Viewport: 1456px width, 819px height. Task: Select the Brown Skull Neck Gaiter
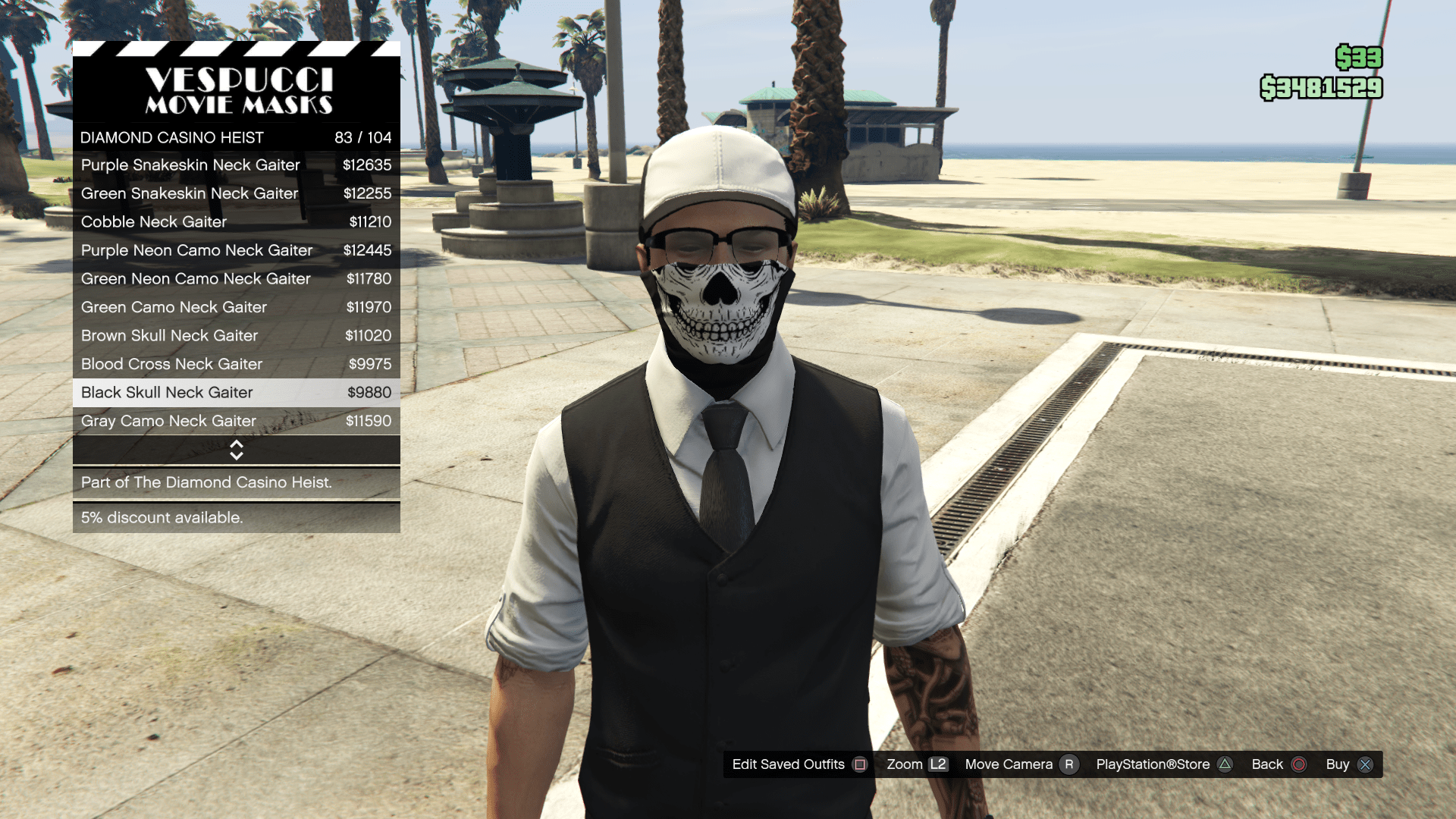(x=236, y=335)
